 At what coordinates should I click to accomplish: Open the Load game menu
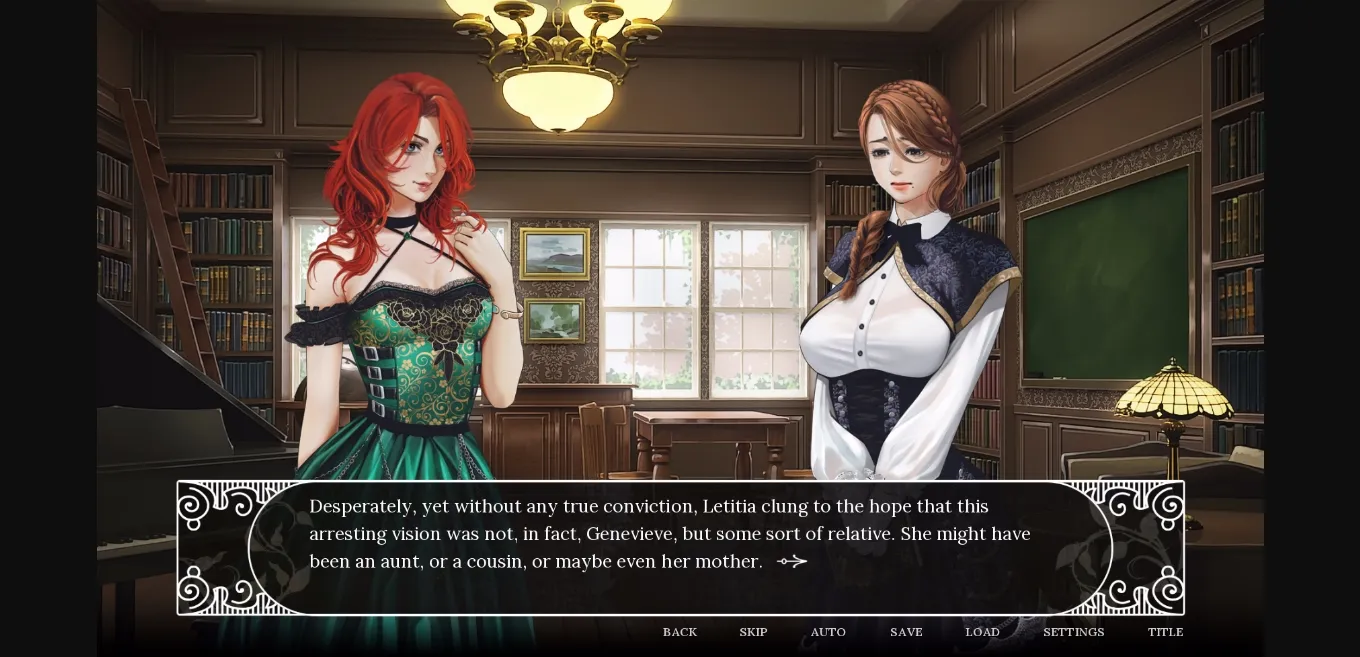pos(982,632)
